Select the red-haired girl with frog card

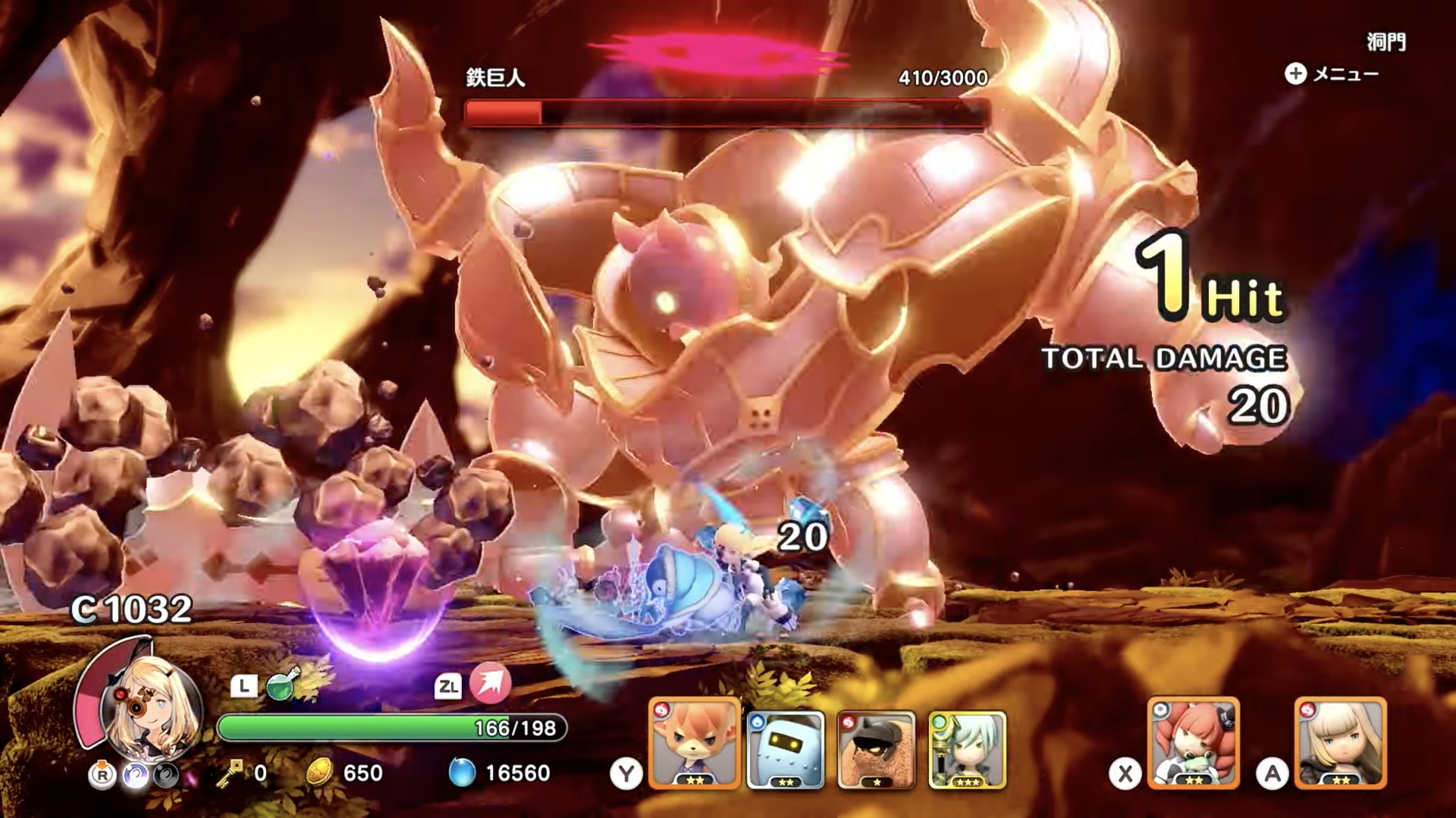point(1194,744)
